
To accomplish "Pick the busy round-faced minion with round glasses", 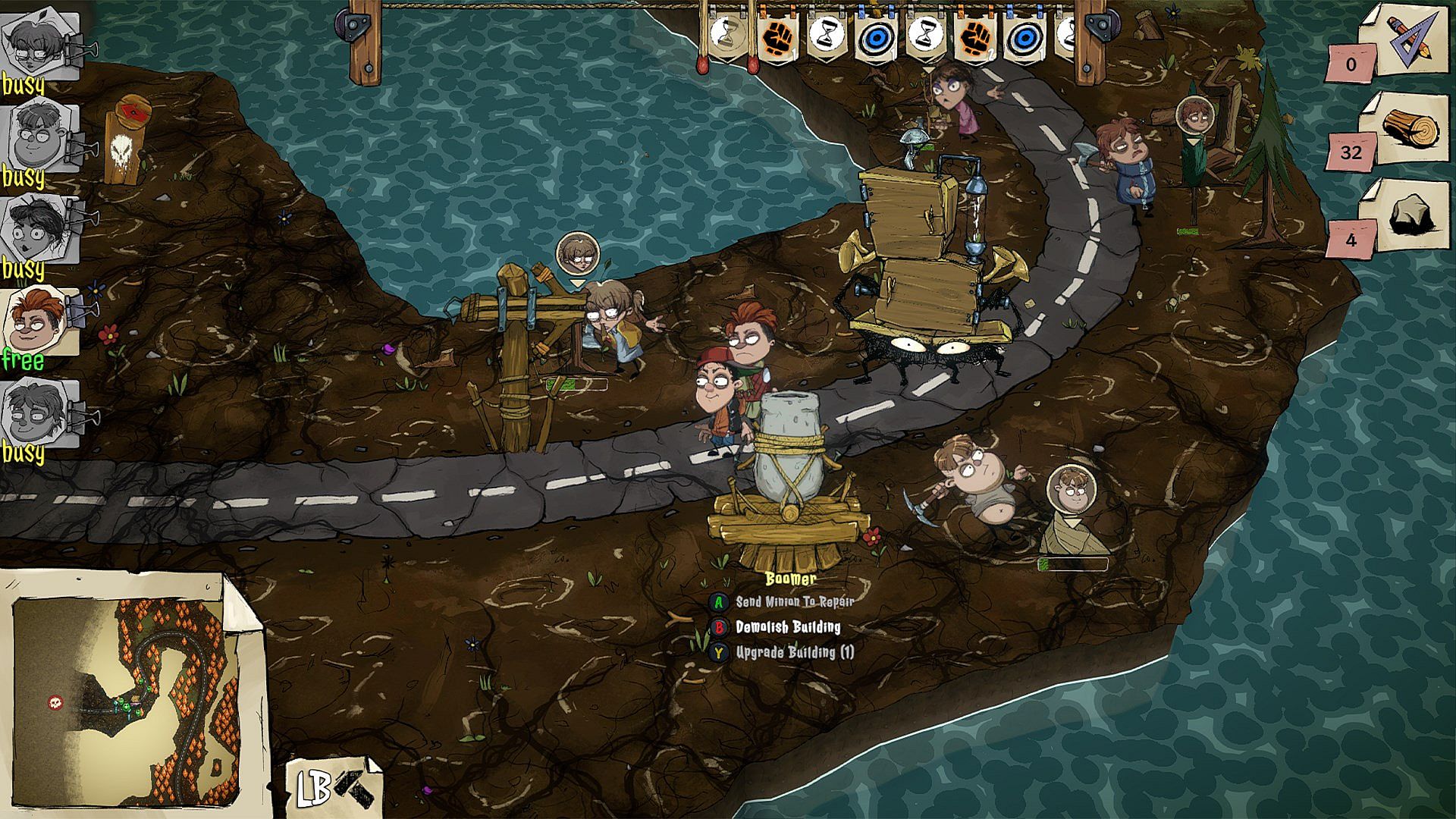I will [x=38, y=136].
